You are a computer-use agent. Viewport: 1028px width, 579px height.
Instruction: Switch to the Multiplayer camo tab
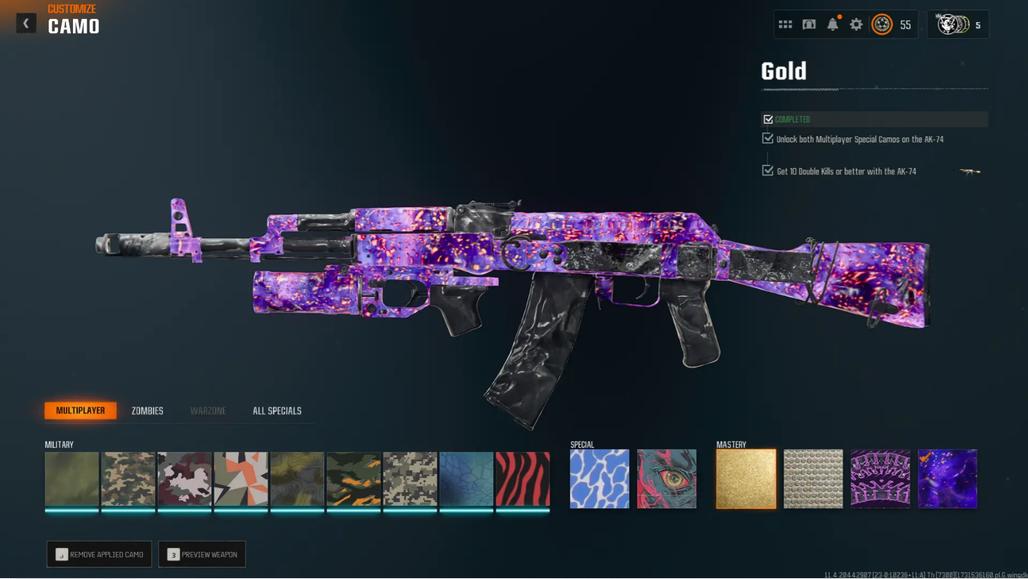pos(80,410)
